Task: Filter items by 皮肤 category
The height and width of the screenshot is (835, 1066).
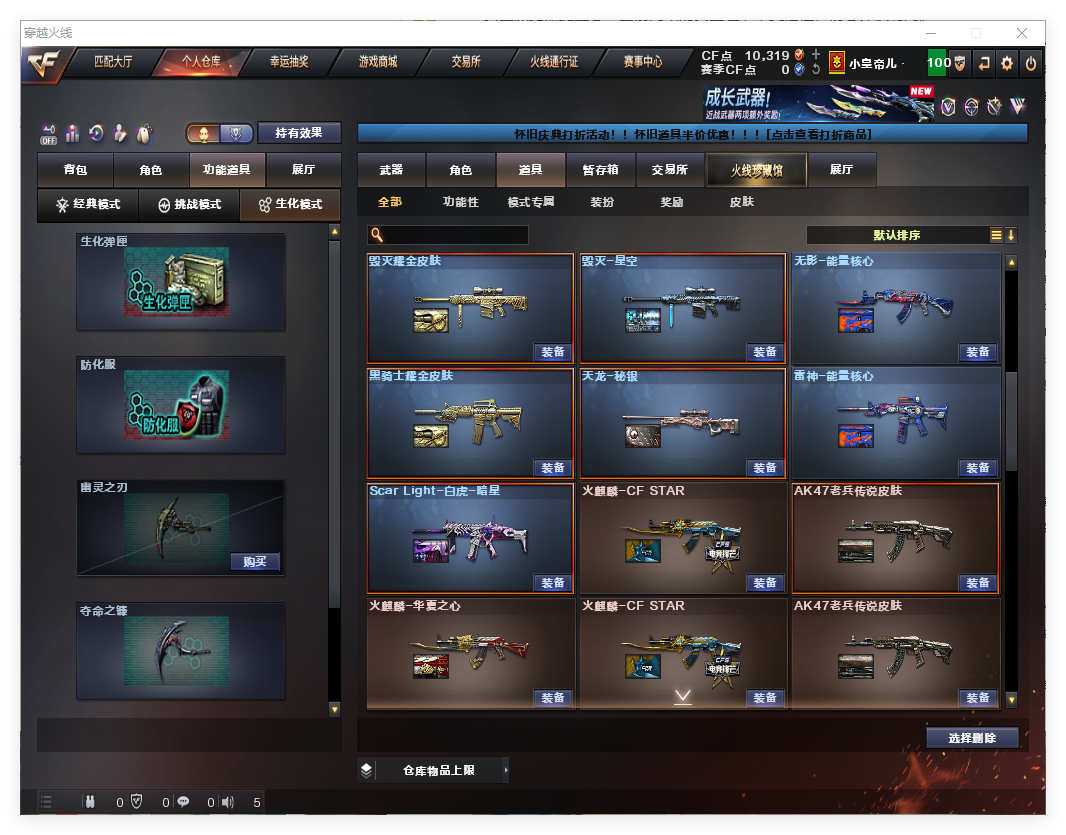Action: tap(741, 202)
